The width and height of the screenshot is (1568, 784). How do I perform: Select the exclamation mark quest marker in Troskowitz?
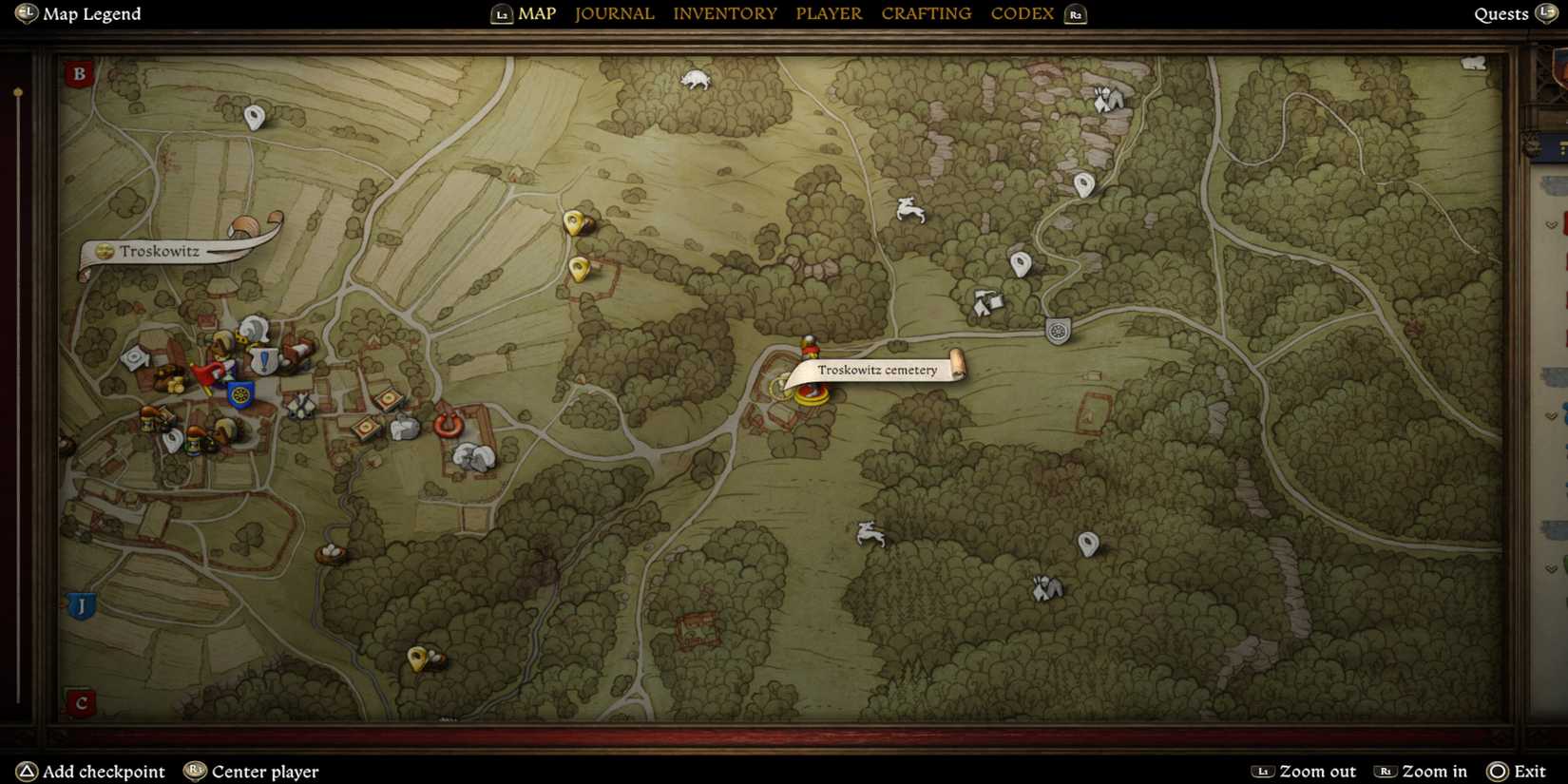click(x=263, y=360)
